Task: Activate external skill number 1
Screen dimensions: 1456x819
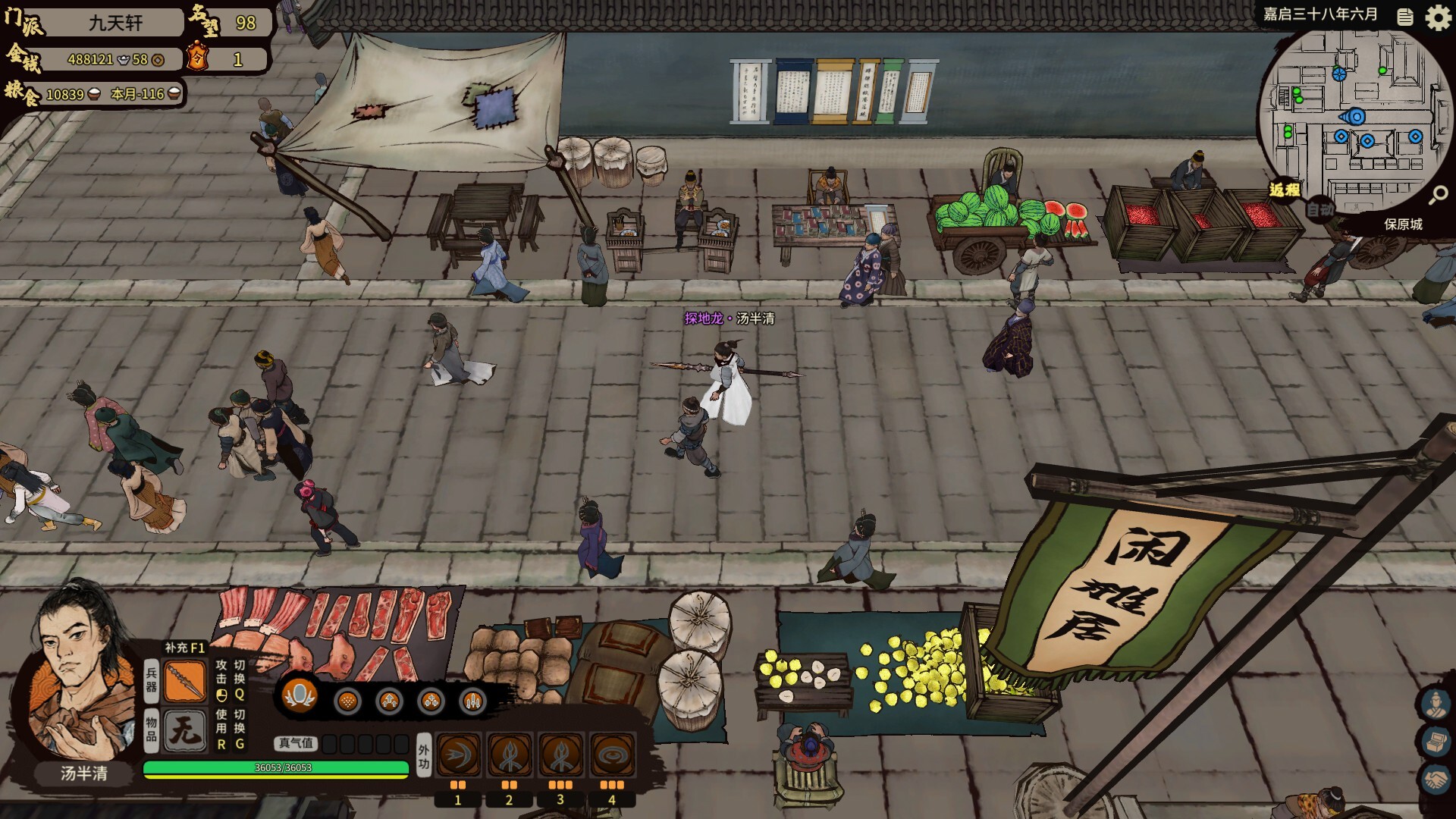Action: click(x=458, y=755)
